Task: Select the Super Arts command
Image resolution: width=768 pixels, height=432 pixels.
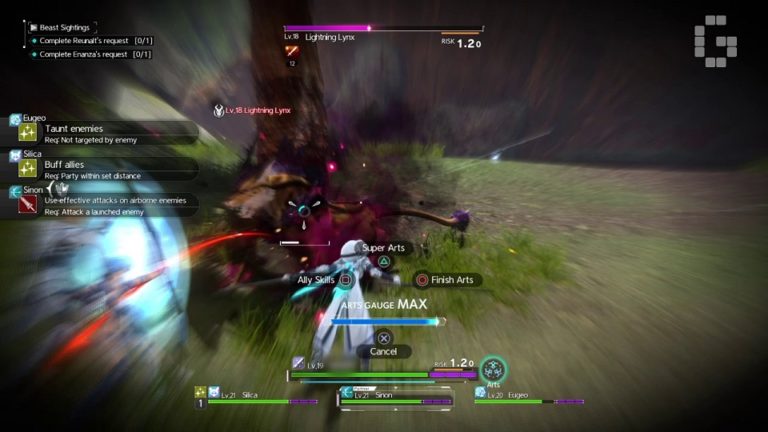Action: pyautogui.click(x=384, y=248)
